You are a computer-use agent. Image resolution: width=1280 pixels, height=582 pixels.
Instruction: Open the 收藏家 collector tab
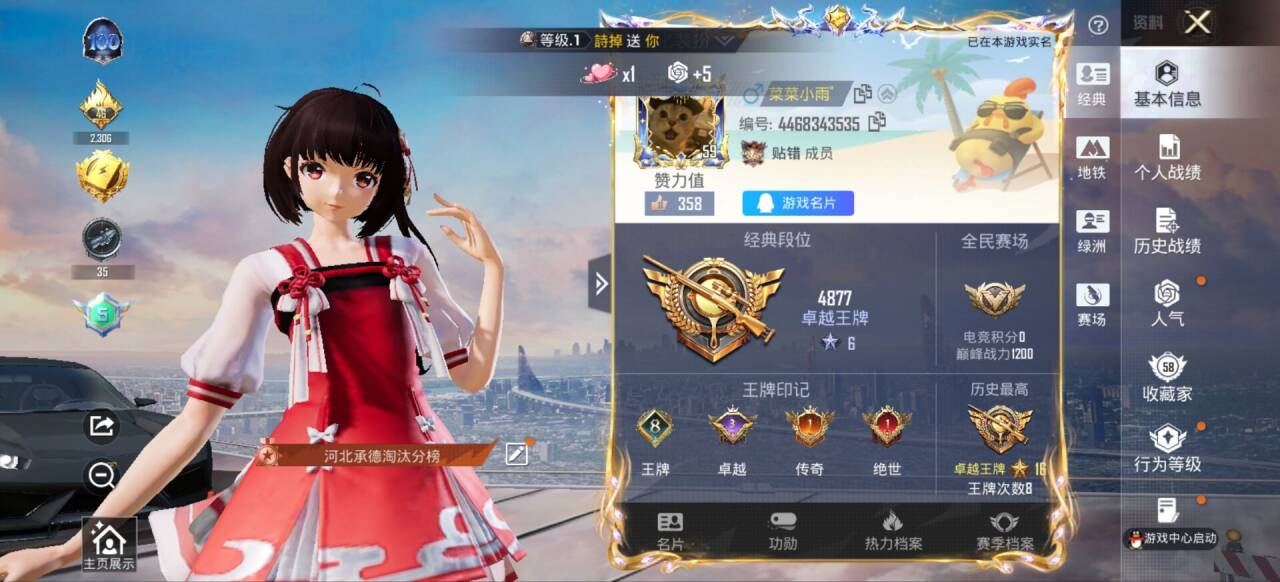pyautogui.click(x=1167, y=378)
